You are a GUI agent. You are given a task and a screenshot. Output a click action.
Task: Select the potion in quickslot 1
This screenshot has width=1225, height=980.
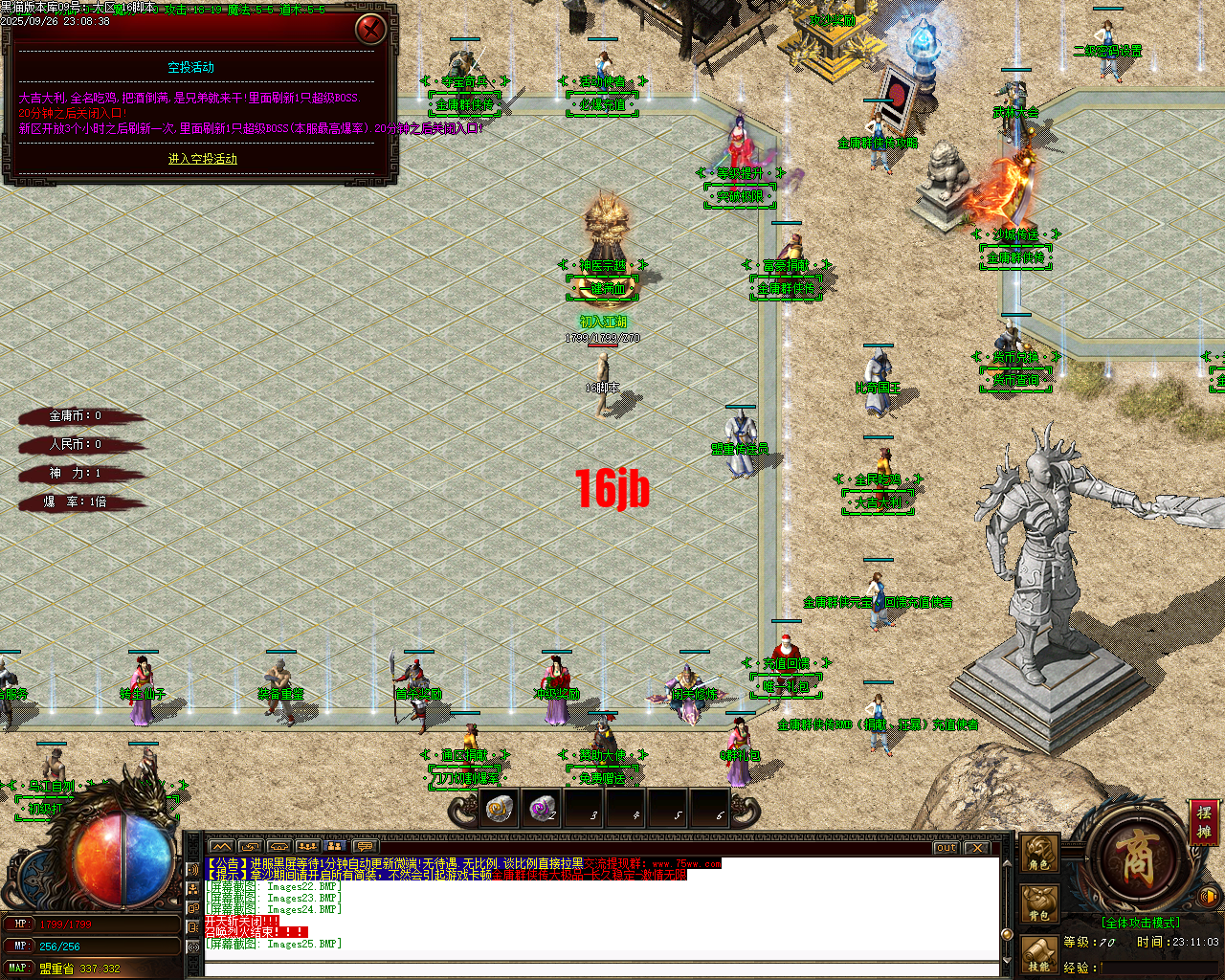click(497, 809)
